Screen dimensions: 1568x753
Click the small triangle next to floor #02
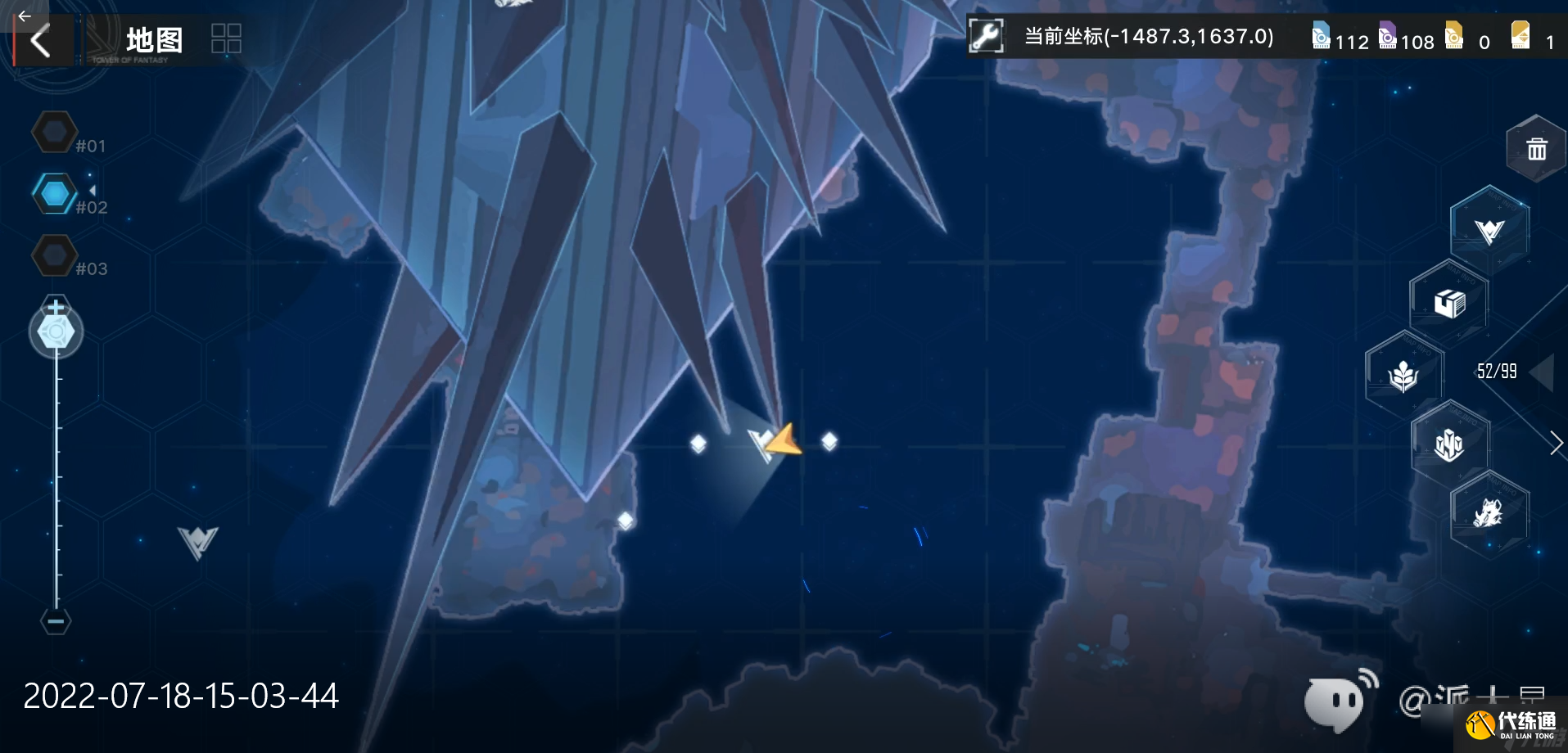pos(92,190)
